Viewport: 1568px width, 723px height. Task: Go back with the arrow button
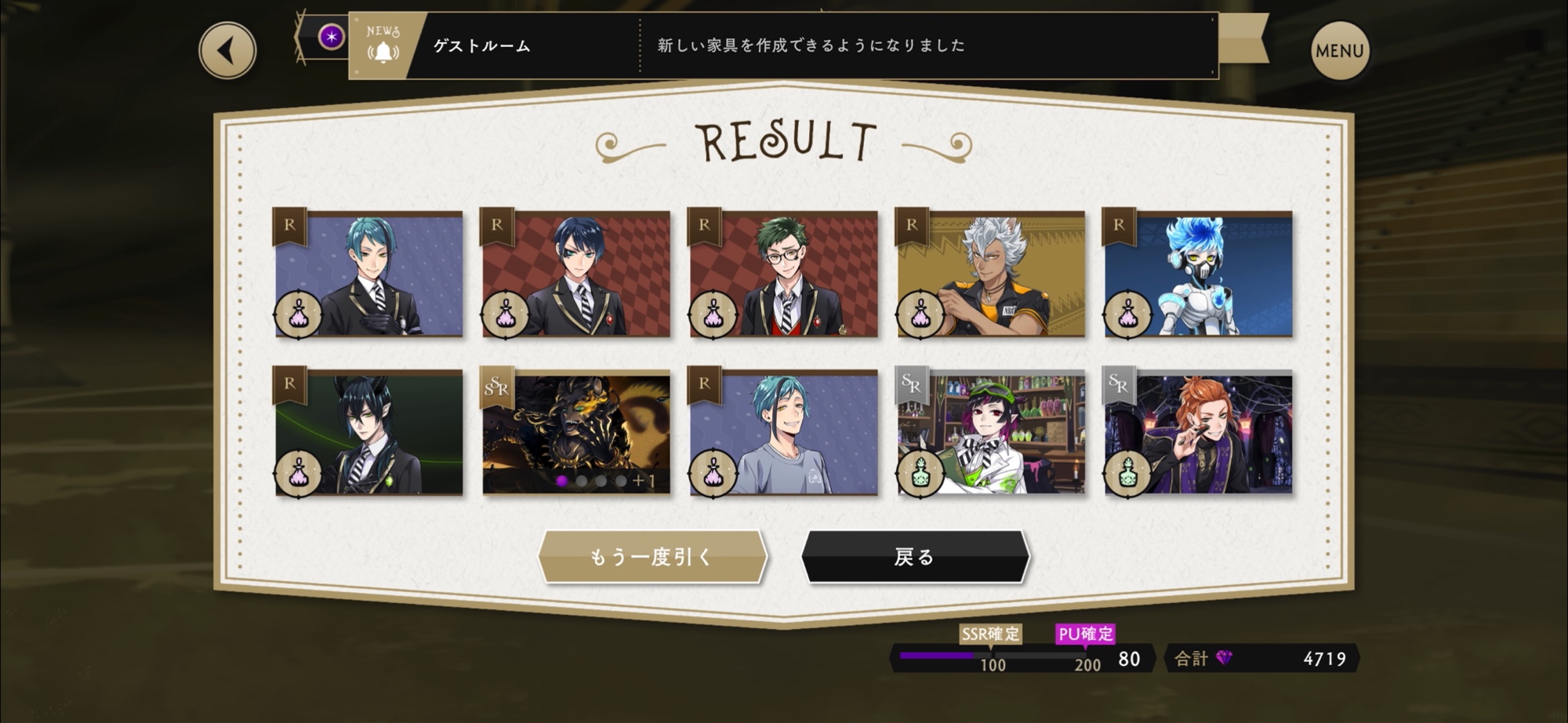(x=227, y=51)
